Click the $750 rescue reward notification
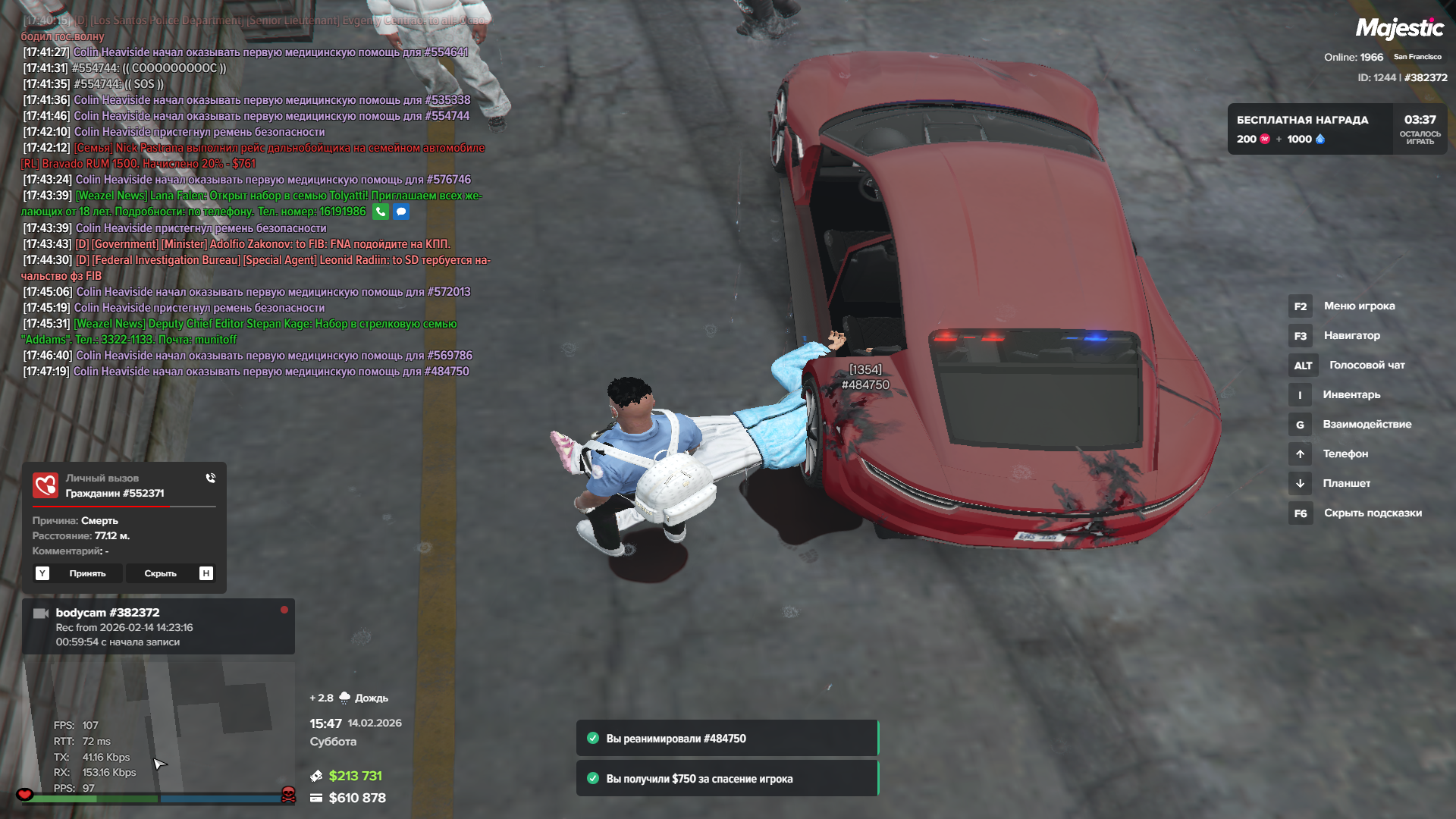 [x=726, y=779]
